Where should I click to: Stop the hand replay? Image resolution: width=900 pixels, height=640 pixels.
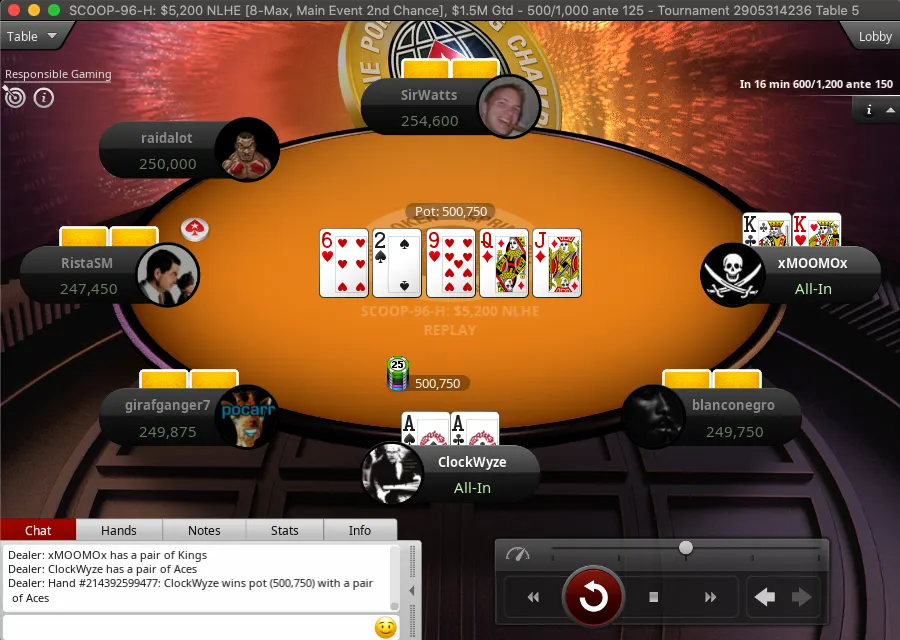click(x=654, y=597)
